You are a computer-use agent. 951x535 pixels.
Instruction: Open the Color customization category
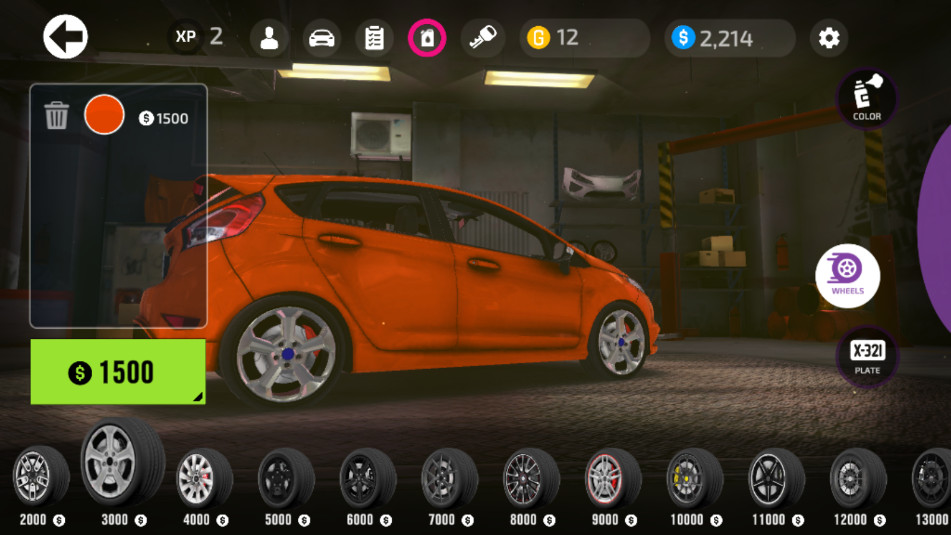click(x=867, y=98)
